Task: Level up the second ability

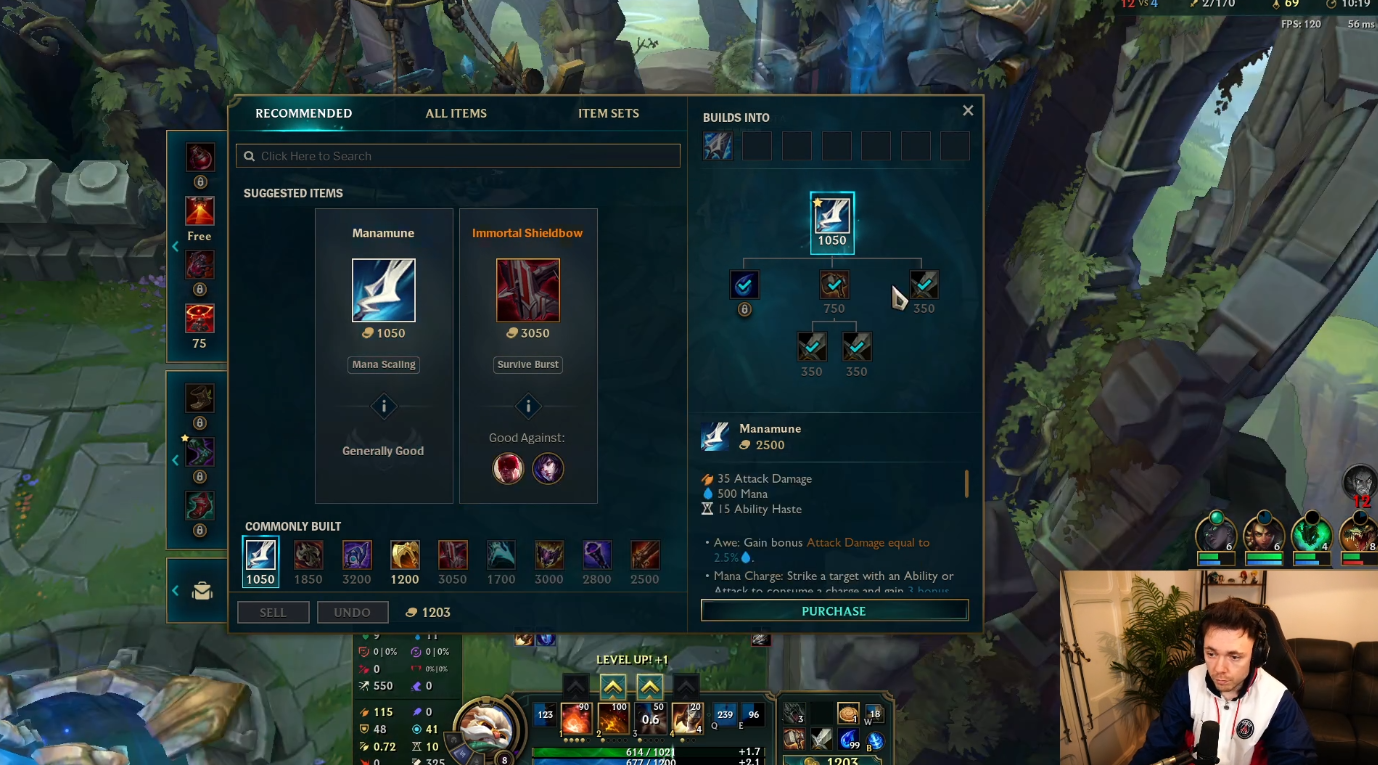Action: click(613, 686)
